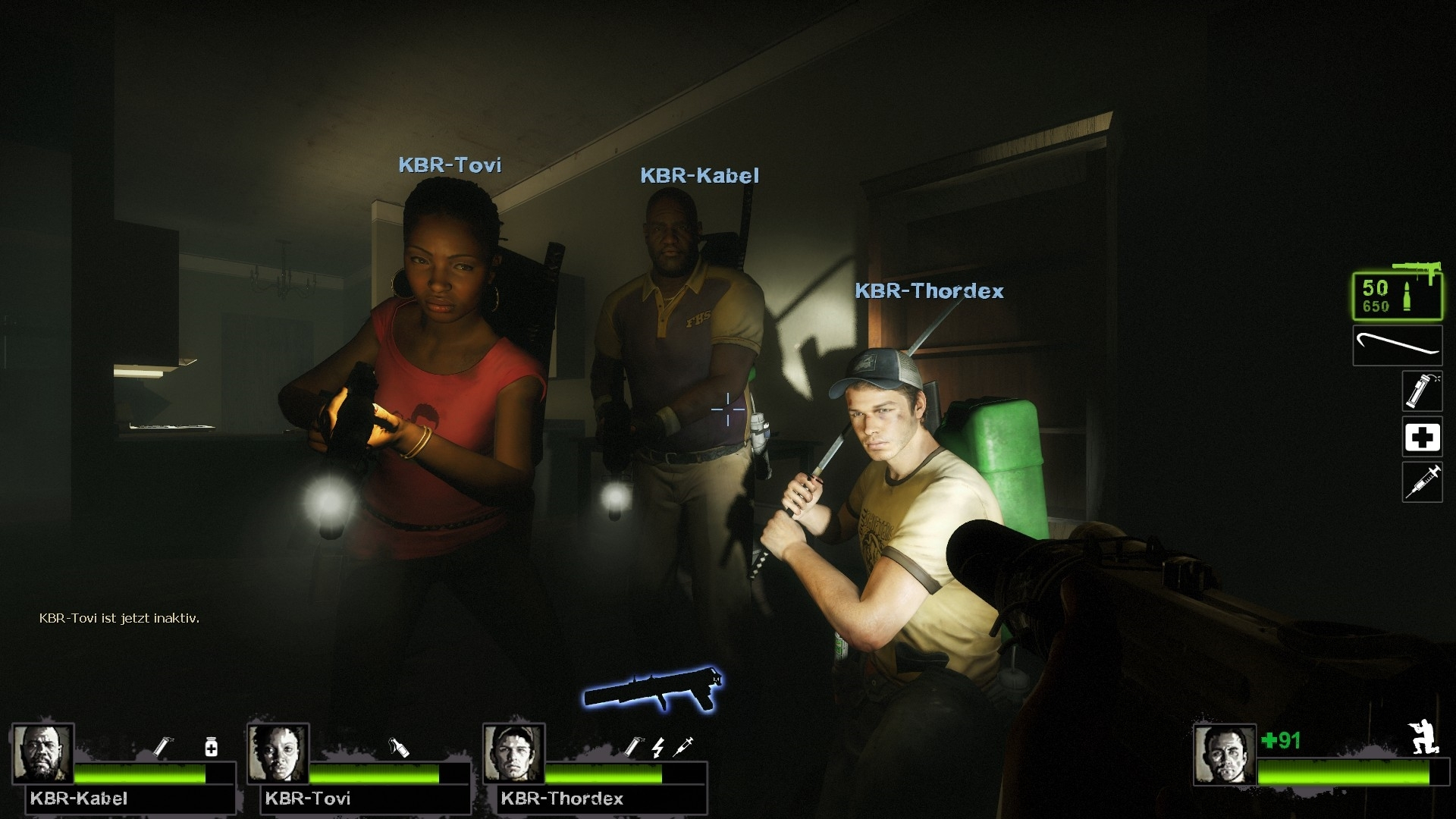Click KBR-Kabel's pain pills icon

pyautogui.click(x=212, y=747)
